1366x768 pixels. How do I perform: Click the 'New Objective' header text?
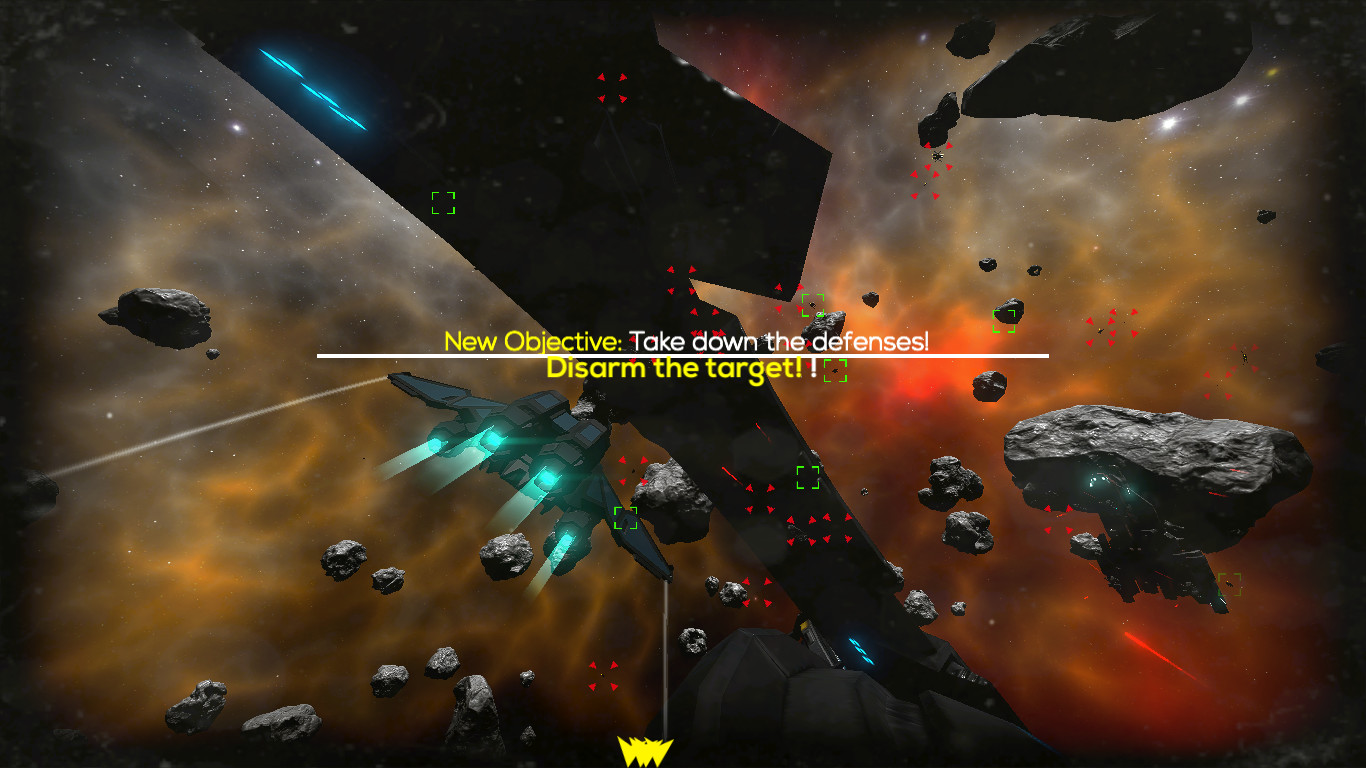[x=534, y=341]
